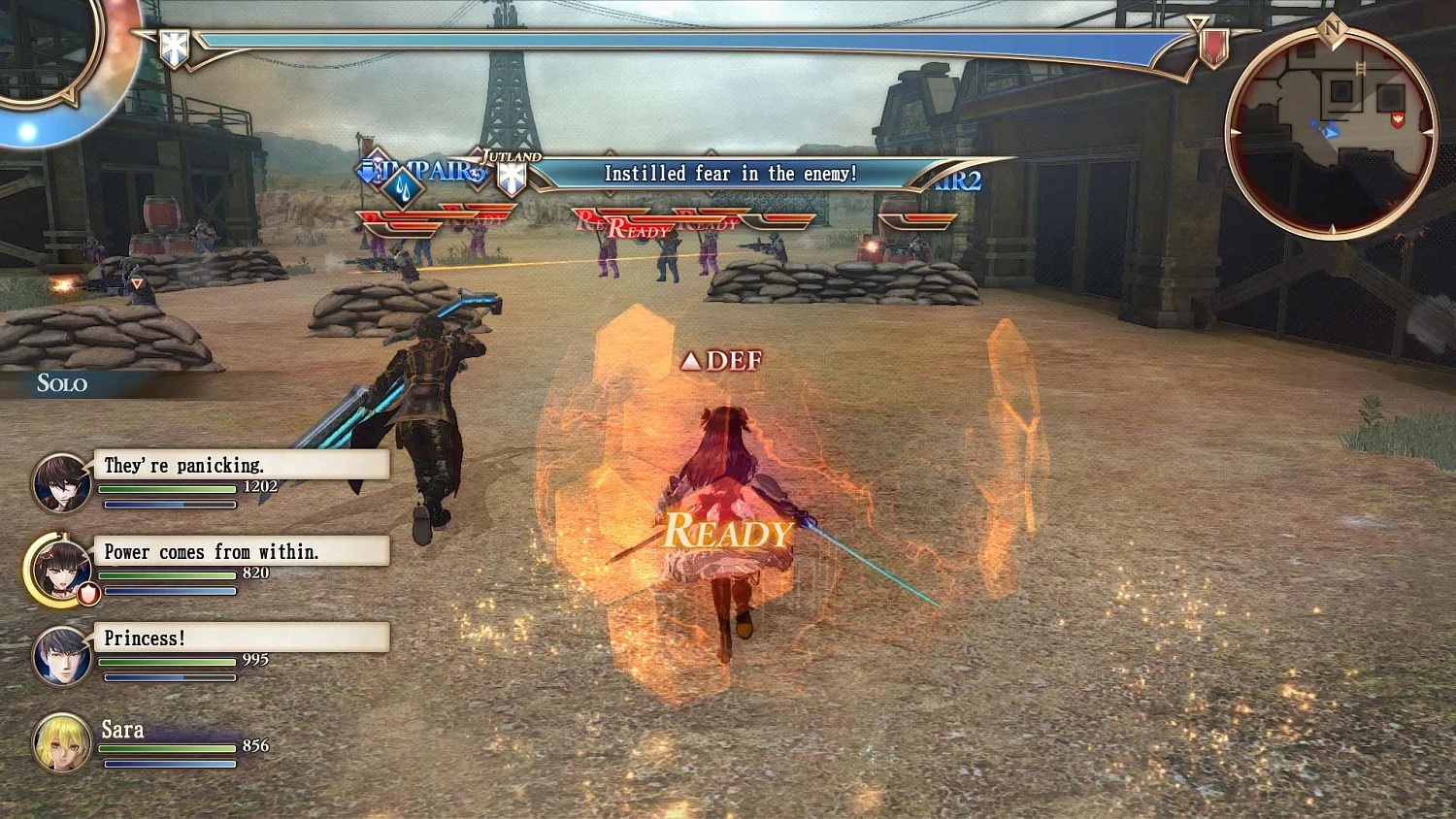Click the red emblem on the top-right bar

1216,47
